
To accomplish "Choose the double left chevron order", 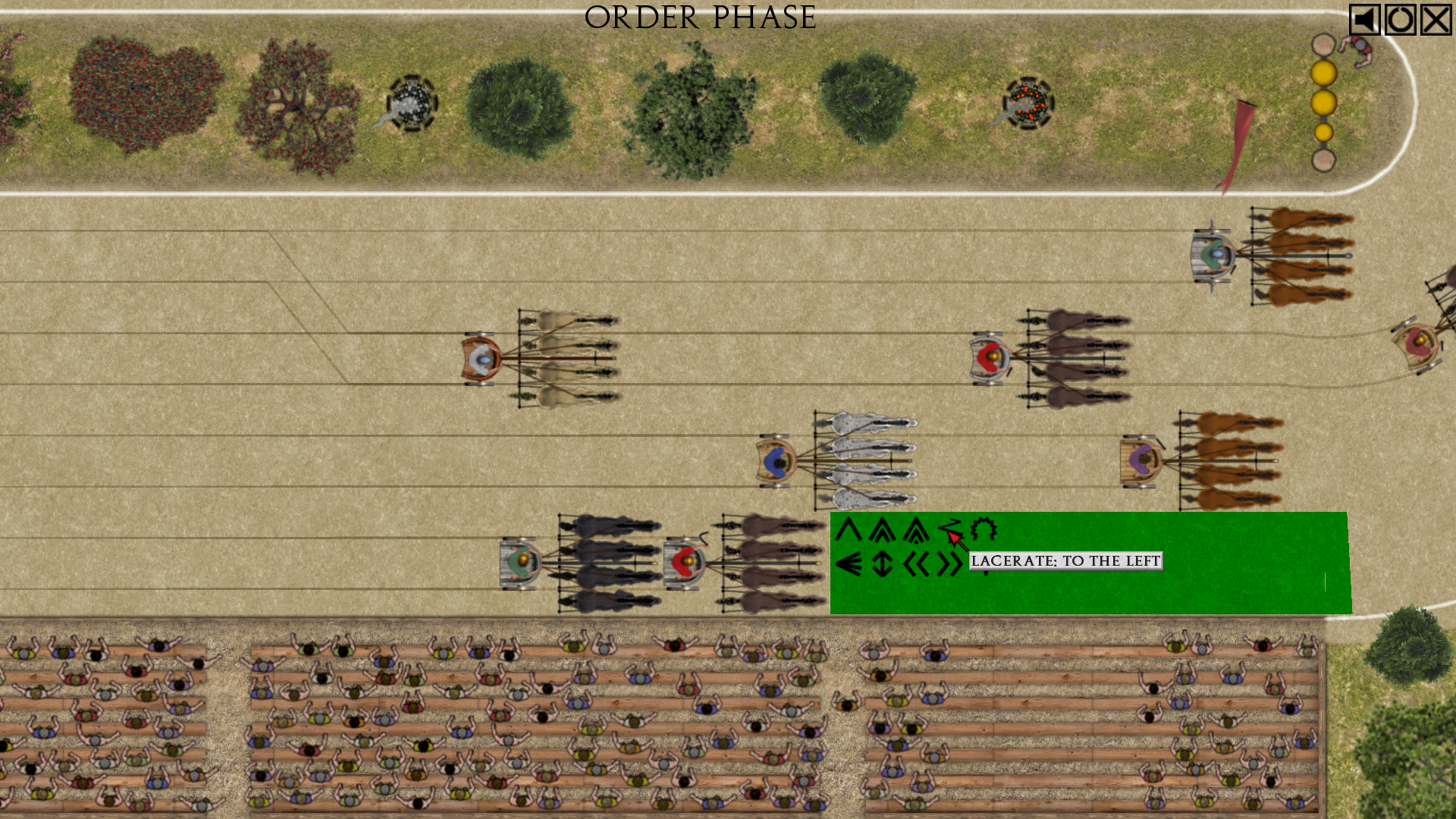I will coord(916,564).
